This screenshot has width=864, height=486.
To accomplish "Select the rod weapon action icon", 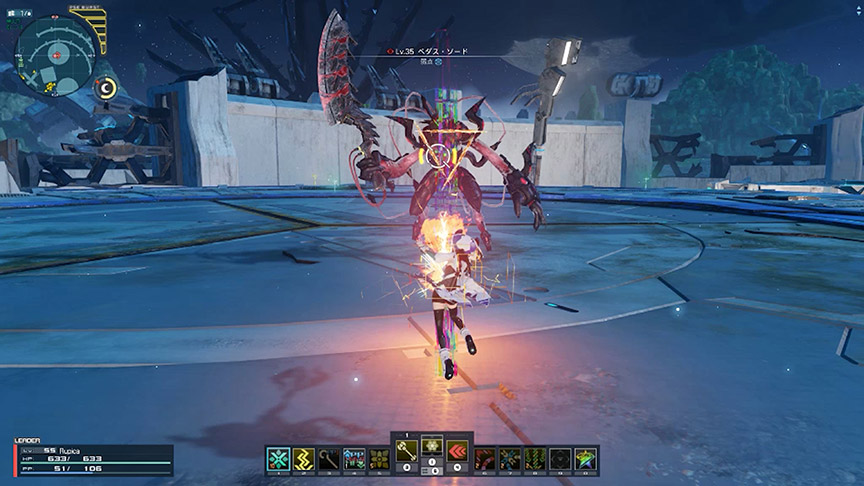I will point(407,451).
